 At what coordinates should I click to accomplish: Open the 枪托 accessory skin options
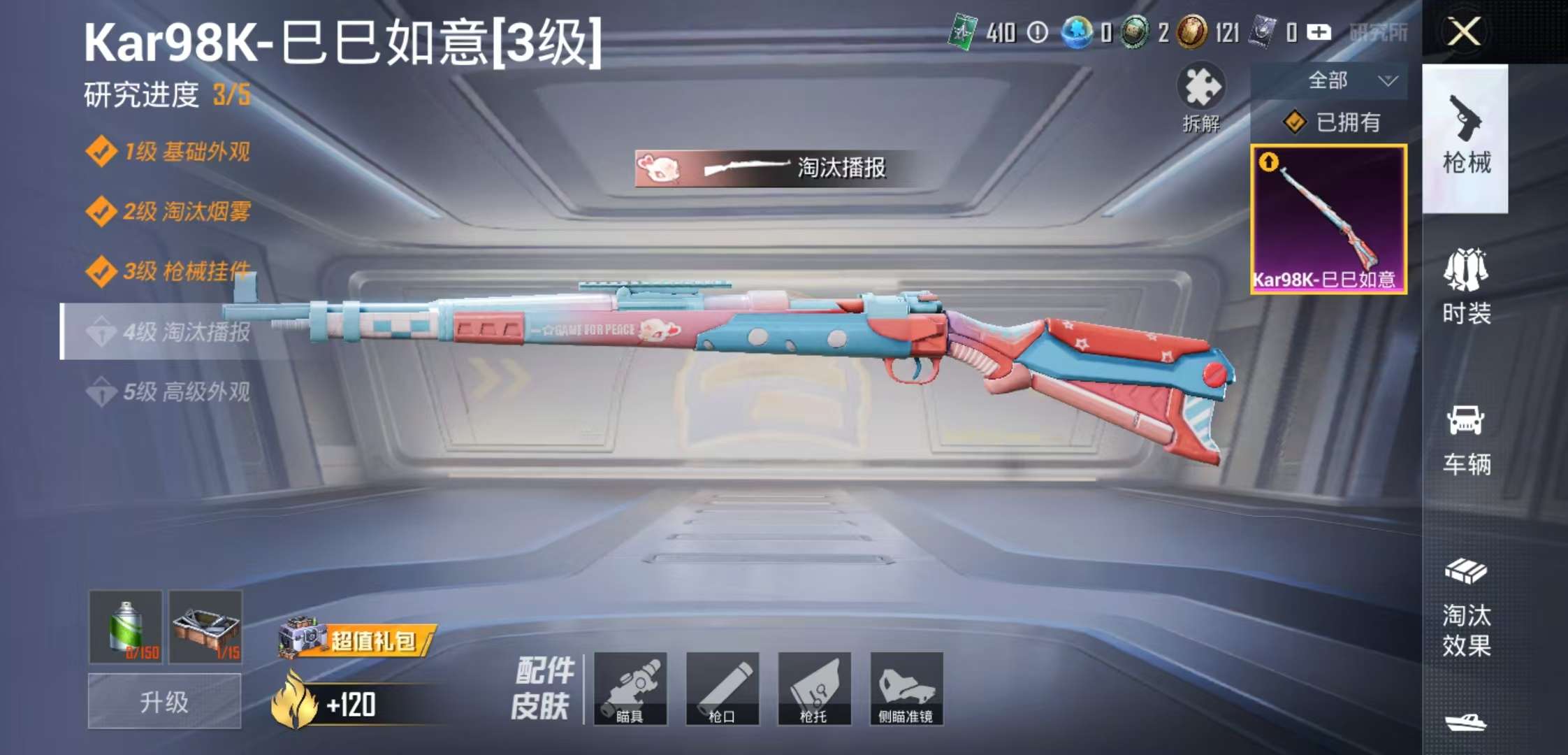[813, 689]
